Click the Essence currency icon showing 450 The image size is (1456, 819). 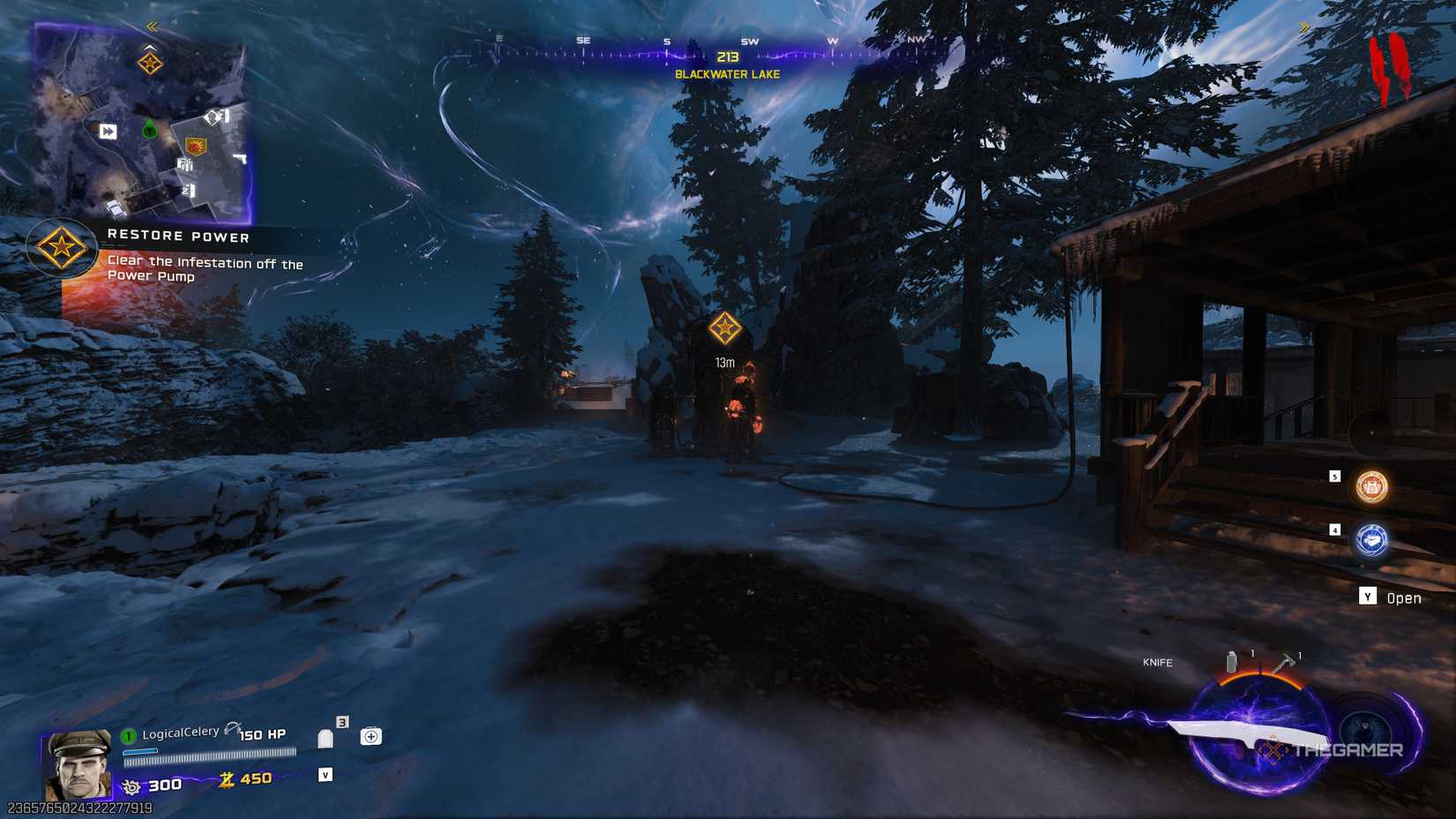tap(225, 779)
